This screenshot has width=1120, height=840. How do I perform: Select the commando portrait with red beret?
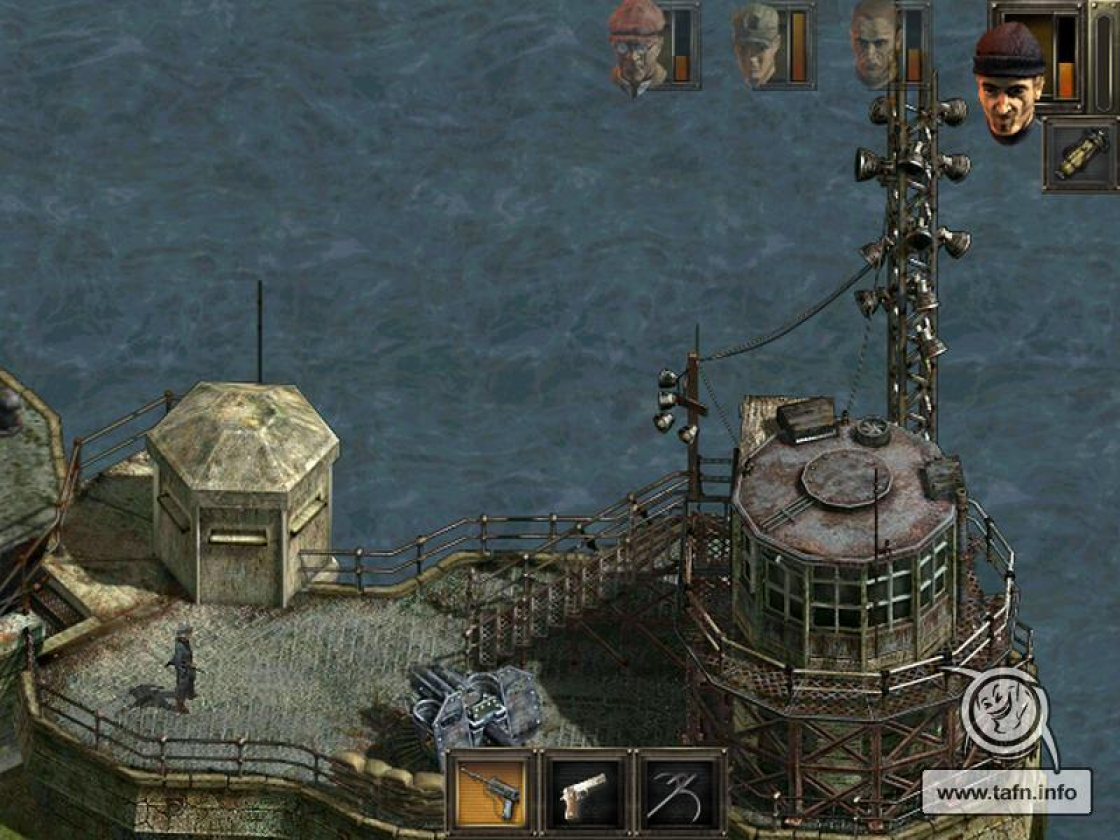click(x=637, y=47)
